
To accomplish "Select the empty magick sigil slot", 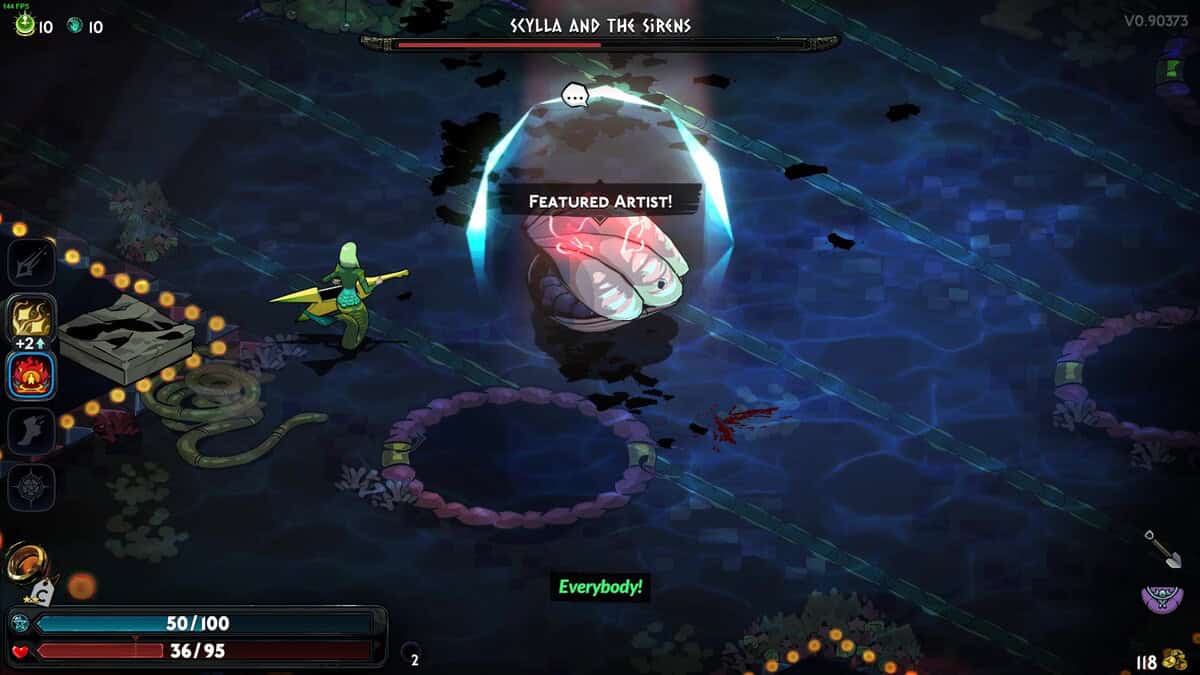I will pyautogui.click(x=29, y=487).
